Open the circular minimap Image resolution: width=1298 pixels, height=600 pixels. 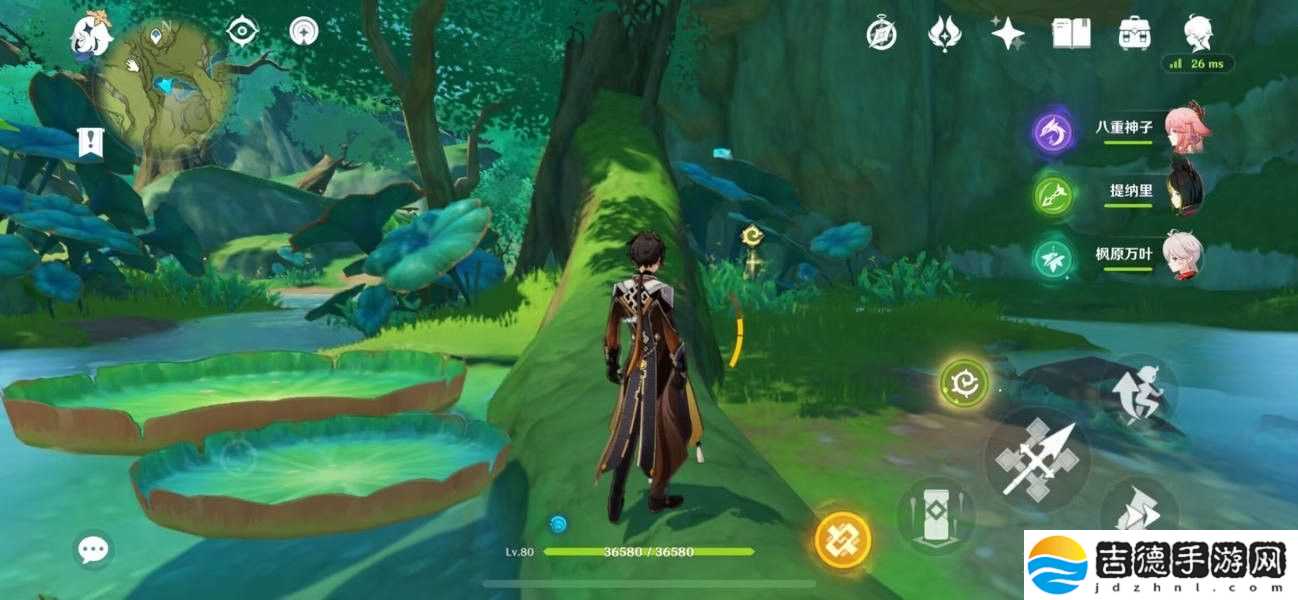click(165, 82)
